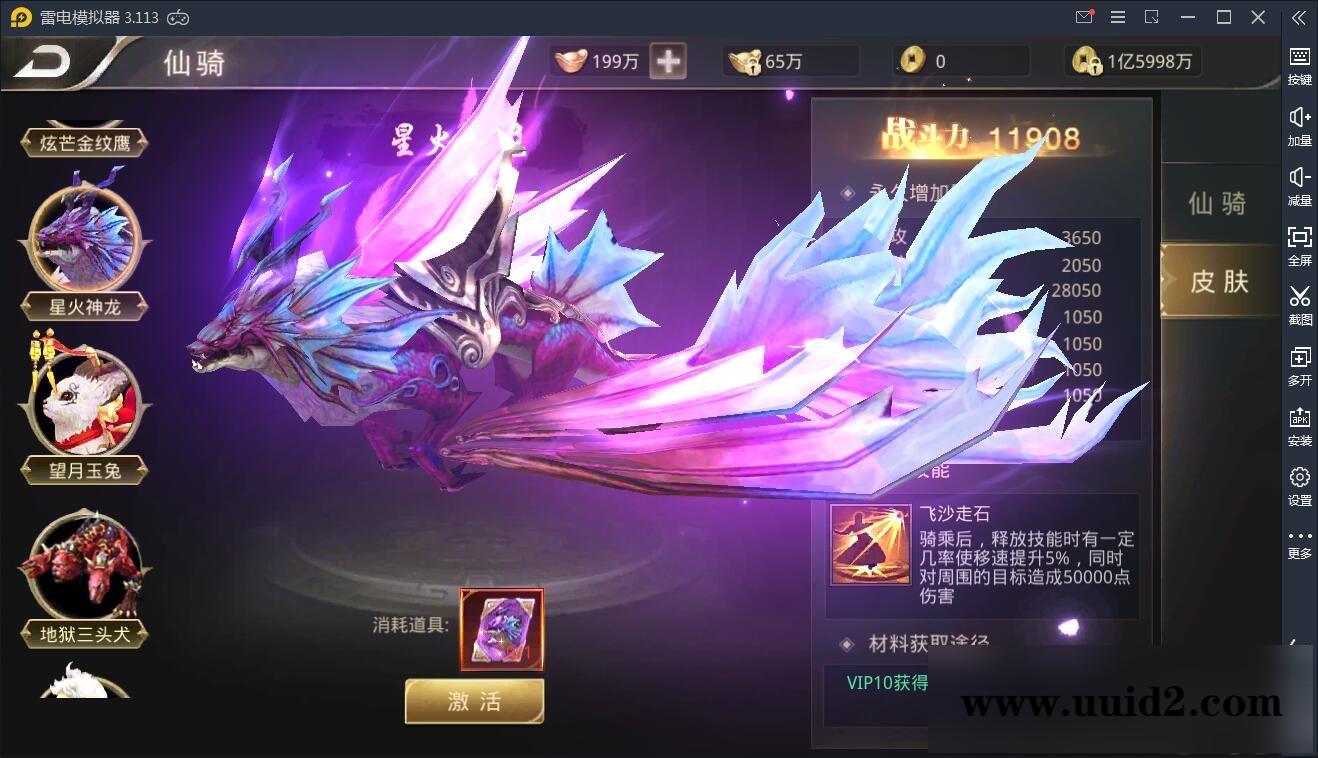
Task: Open the LDPlayer hamburger menu
Action: tap(1117, 17)
